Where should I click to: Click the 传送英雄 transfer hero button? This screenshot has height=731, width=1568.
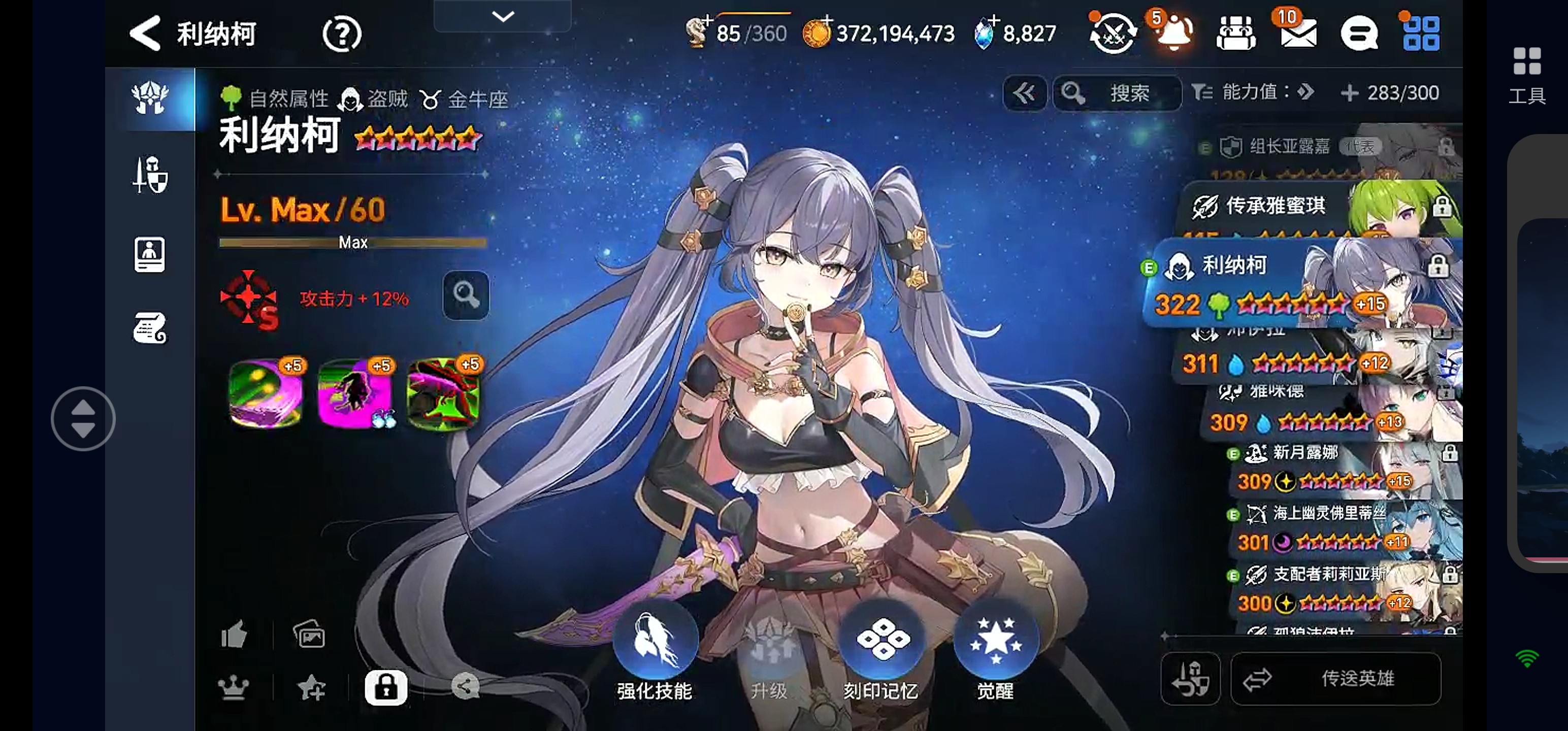pos(1336,679)
